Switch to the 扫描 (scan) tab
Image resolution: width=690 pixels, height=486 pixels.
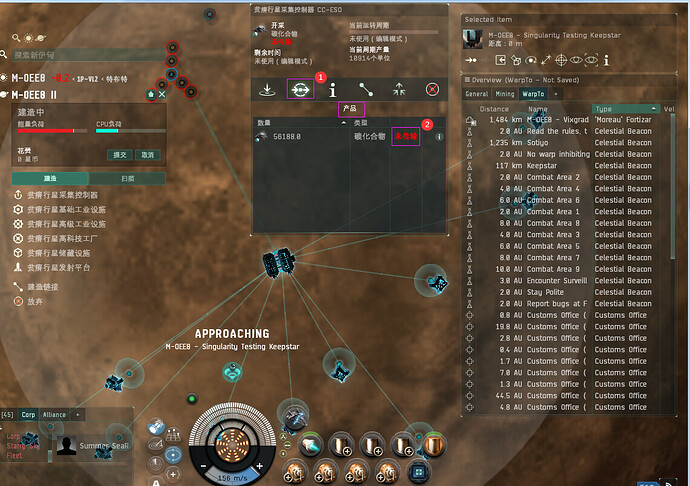coord(128,178)
